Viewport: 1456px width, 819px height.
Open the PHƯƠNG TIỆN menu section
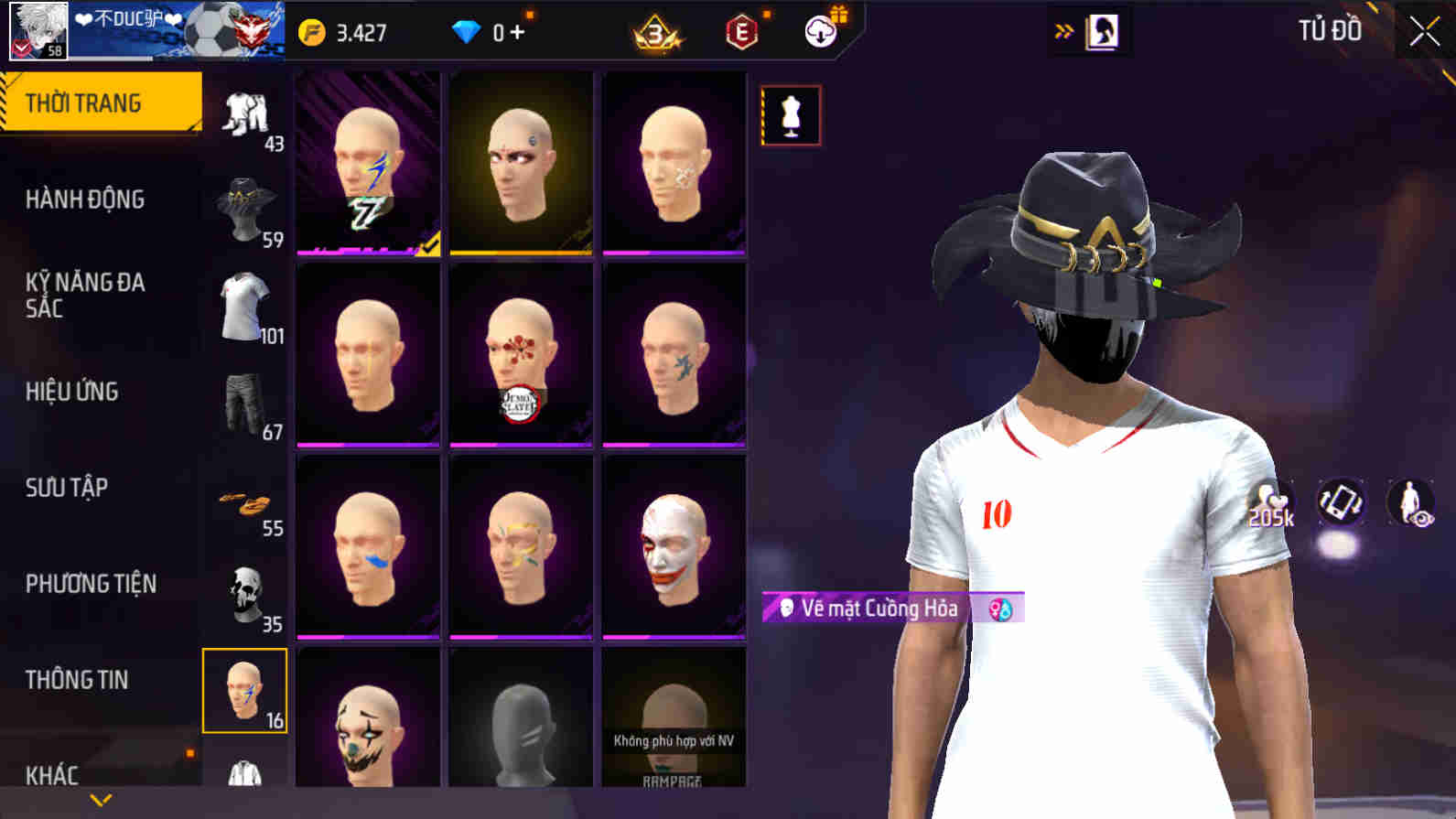pyautogui.click(x=92, y=583)
